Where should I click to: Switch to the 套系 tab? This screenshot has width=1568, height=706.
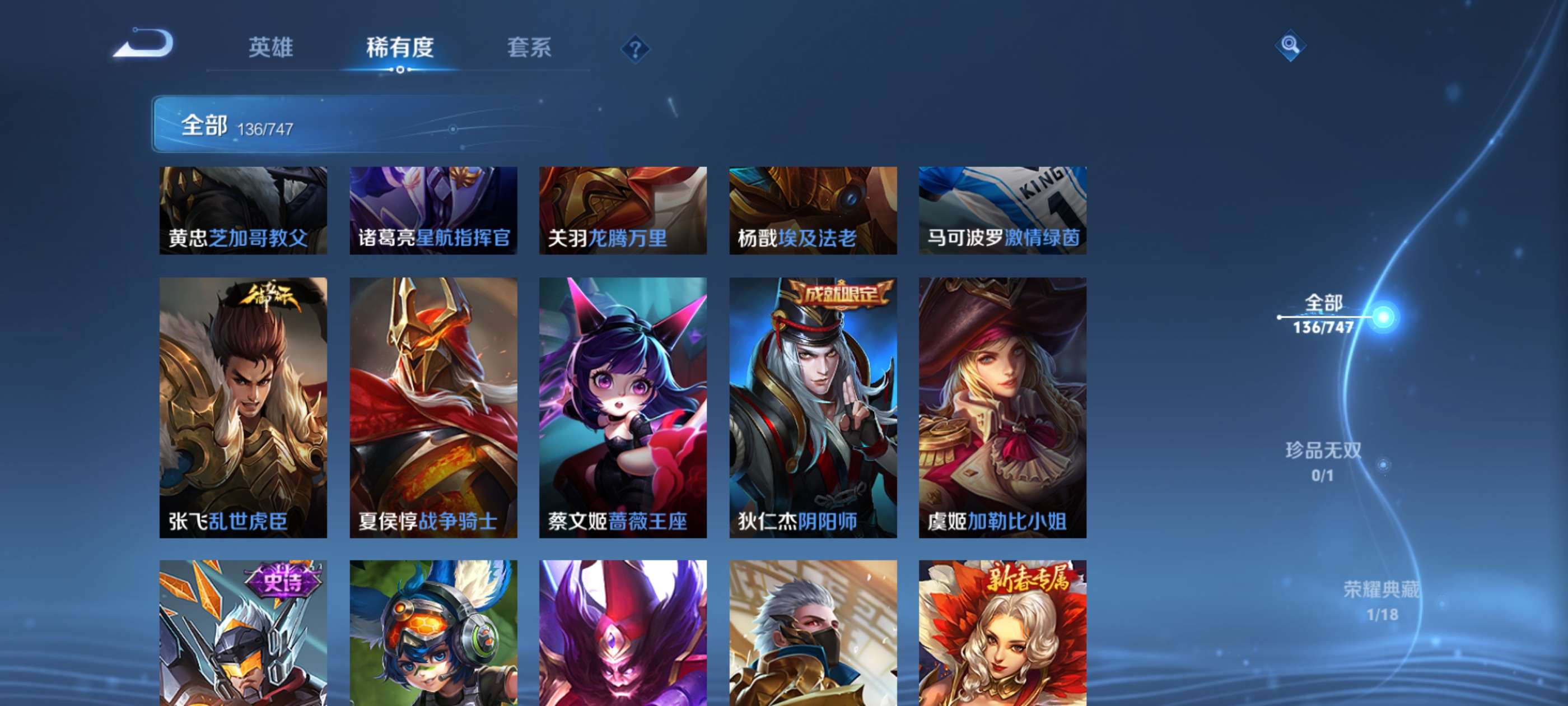click(x=530, y=48)
